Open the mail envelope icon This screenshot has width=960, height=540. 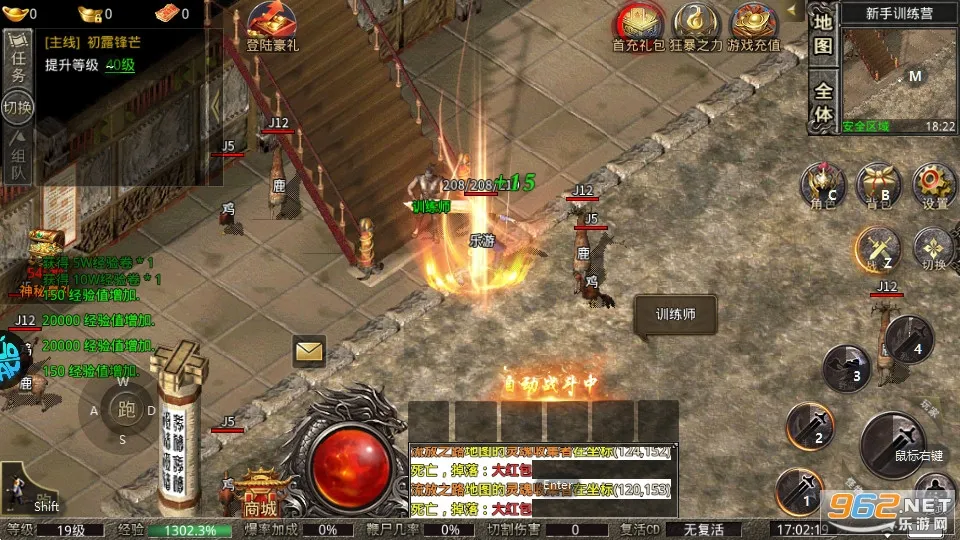pos(310,351)
